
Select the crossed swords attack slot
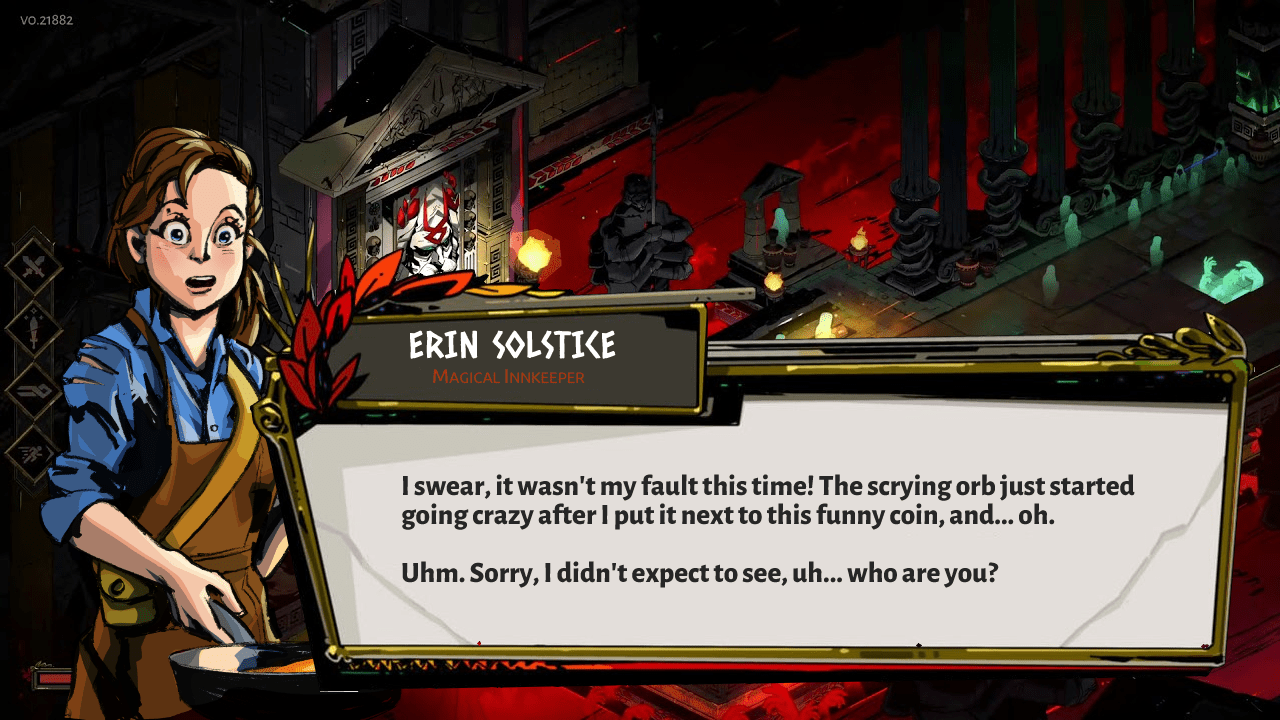click(x=33, y=267)
